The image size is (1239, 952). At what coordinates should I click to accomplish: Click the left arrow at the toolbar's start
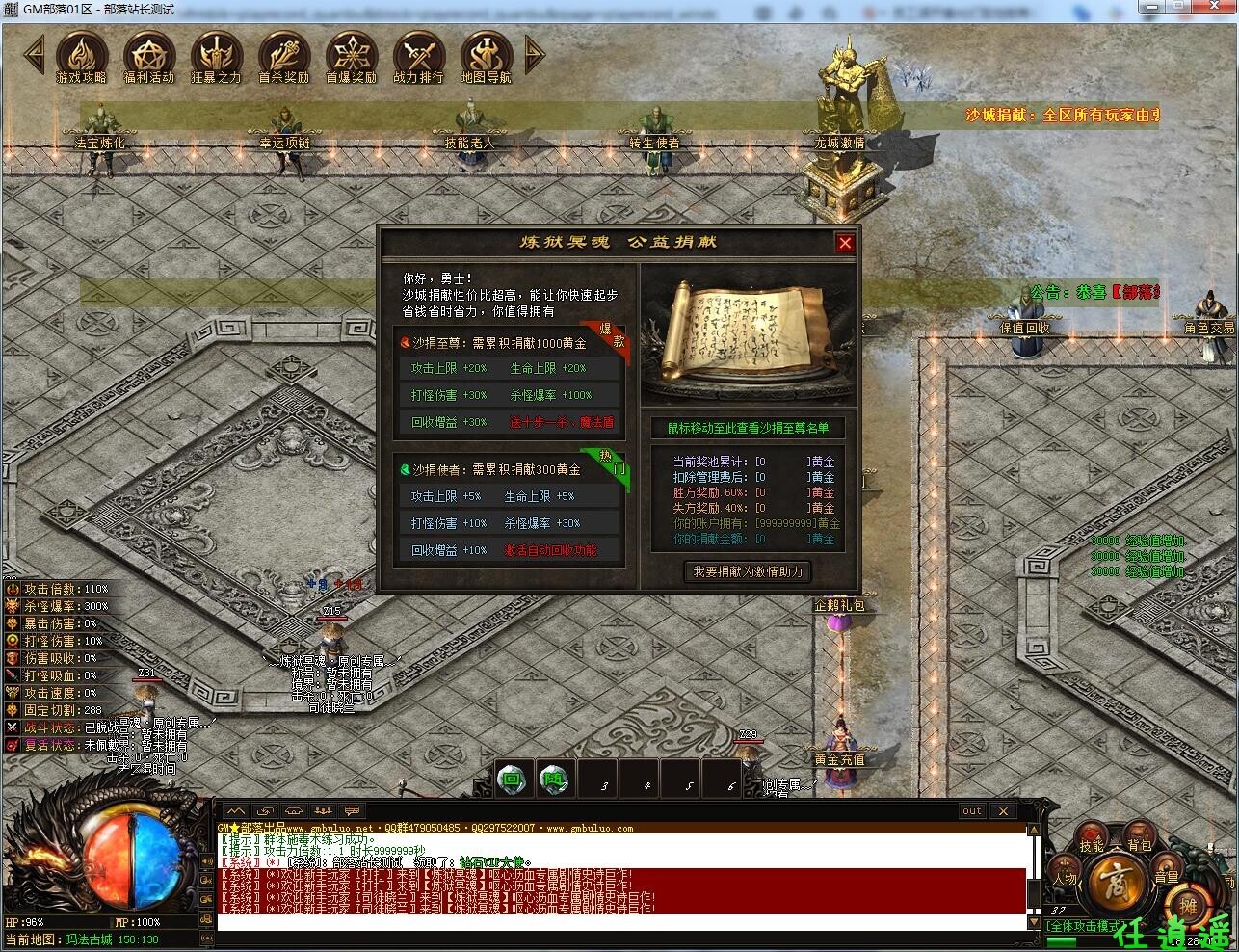coord(34,56)
